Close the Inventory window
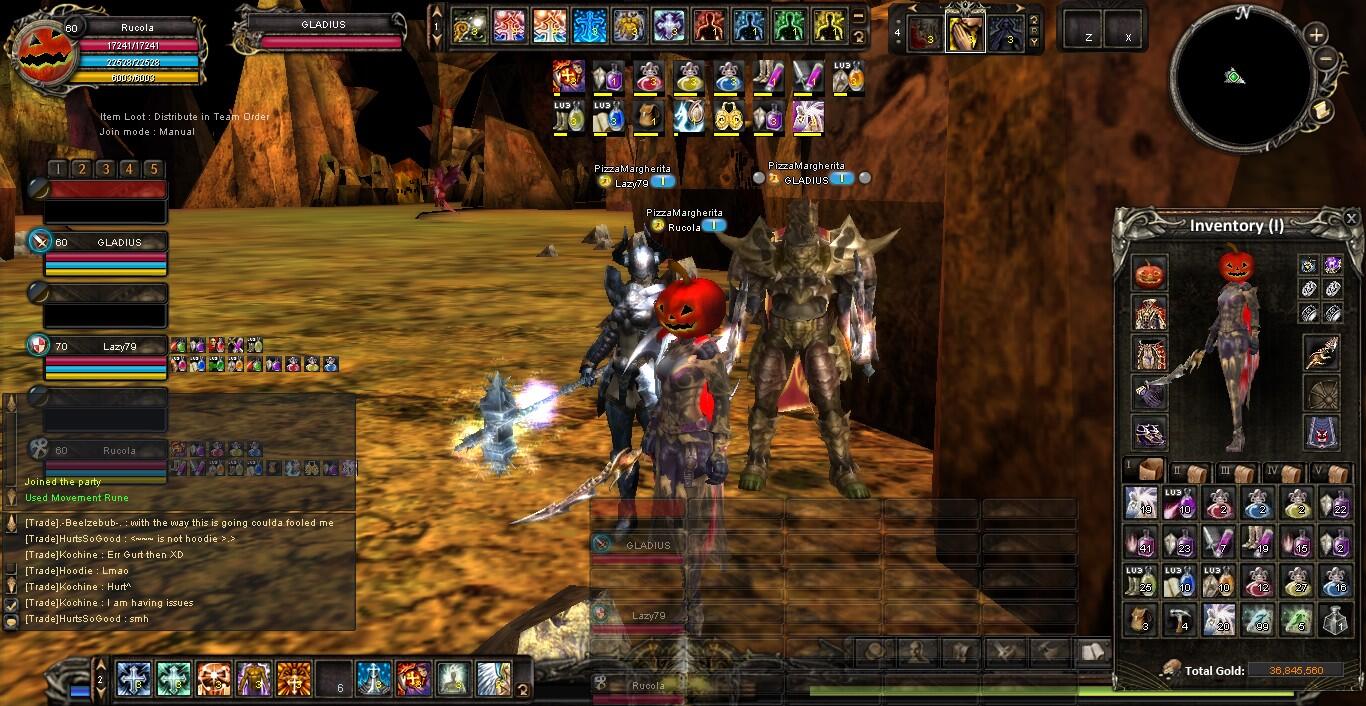 point(1351,218)
